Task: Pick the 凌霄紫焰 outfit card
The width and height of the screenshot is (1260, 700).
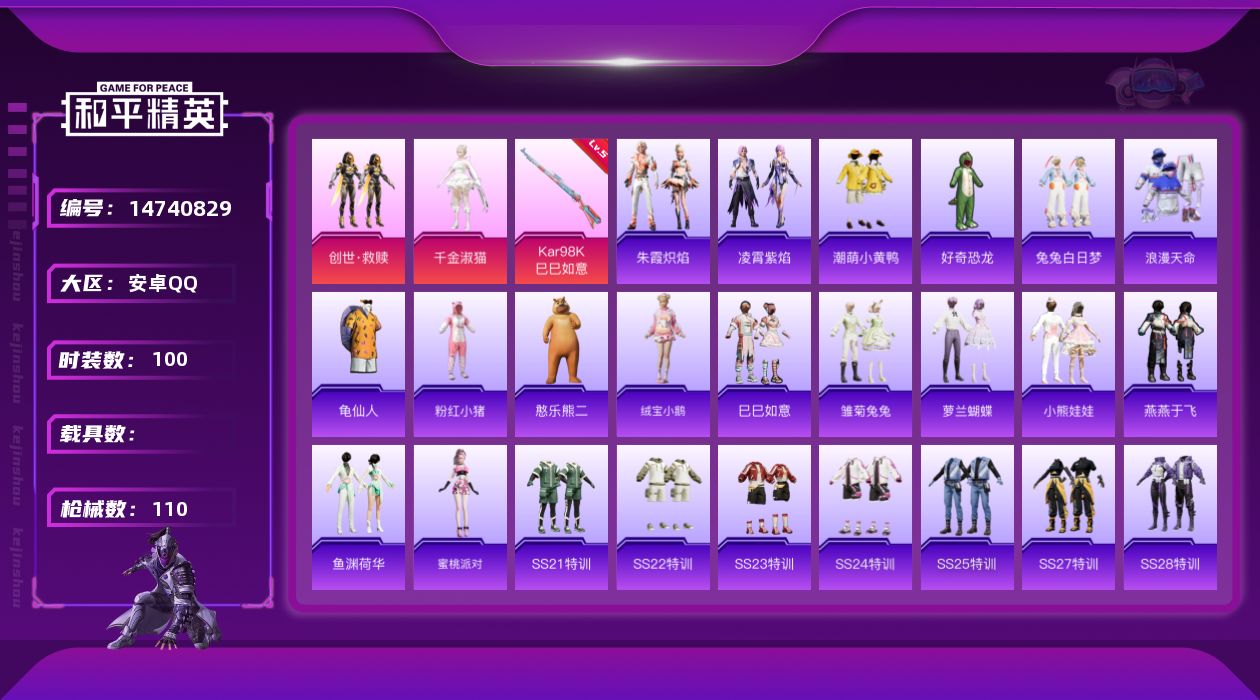Action: pos(764,211)
